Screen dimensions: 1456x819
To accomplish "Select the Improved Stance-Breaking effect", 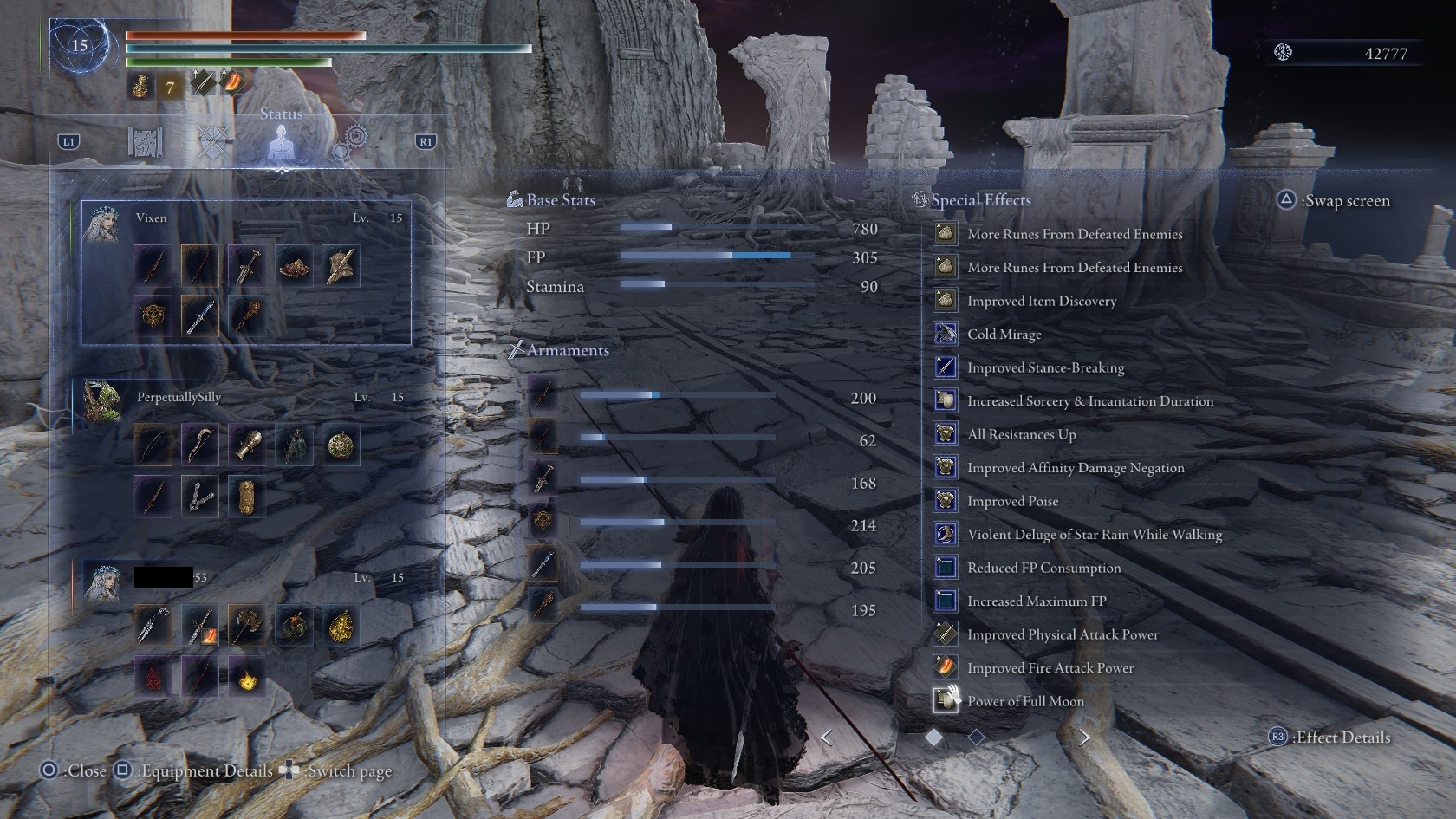I will point(1045,368).
